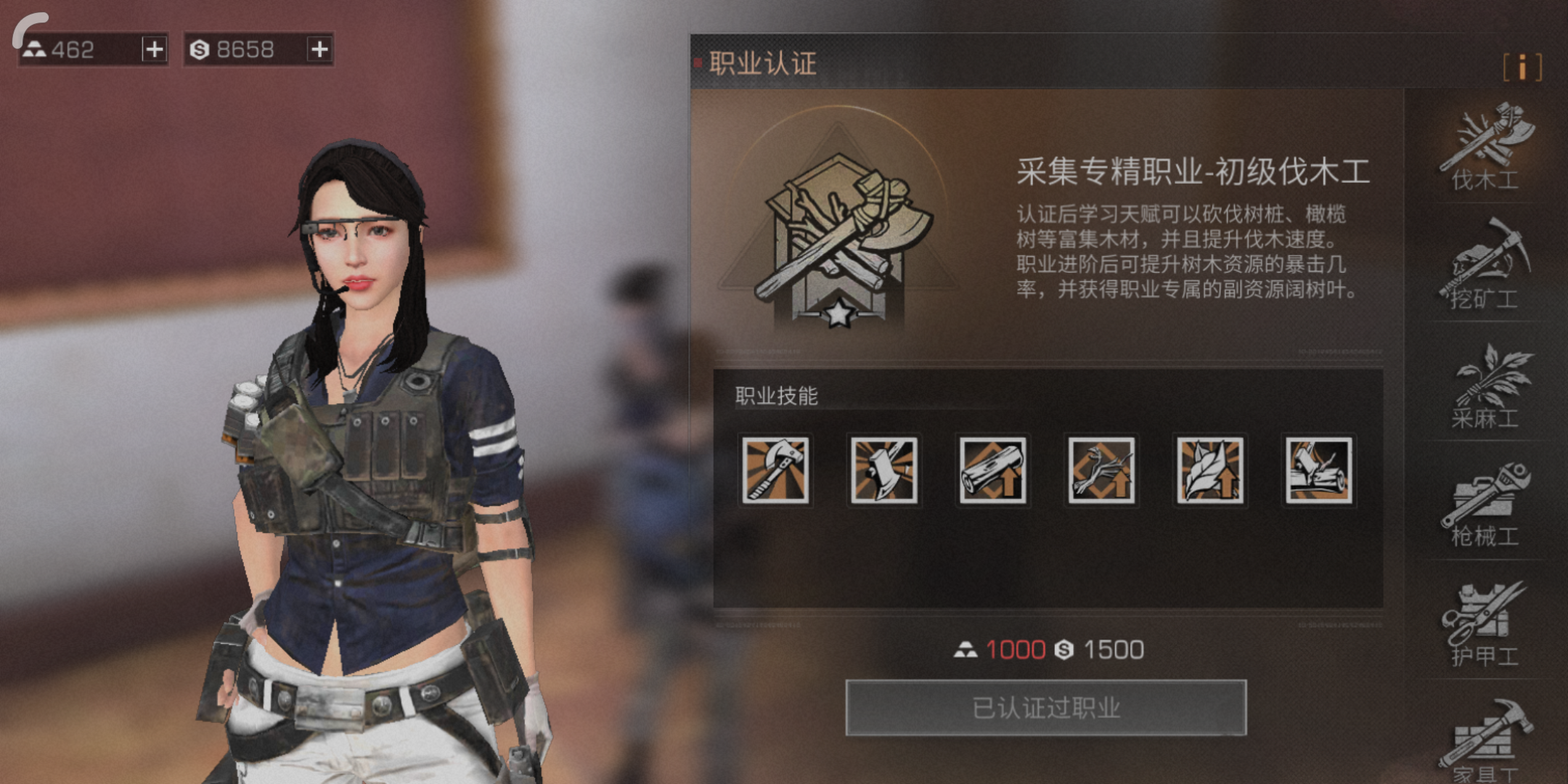
Task: Open the [i] information icon
Action: coord(1522,68)
